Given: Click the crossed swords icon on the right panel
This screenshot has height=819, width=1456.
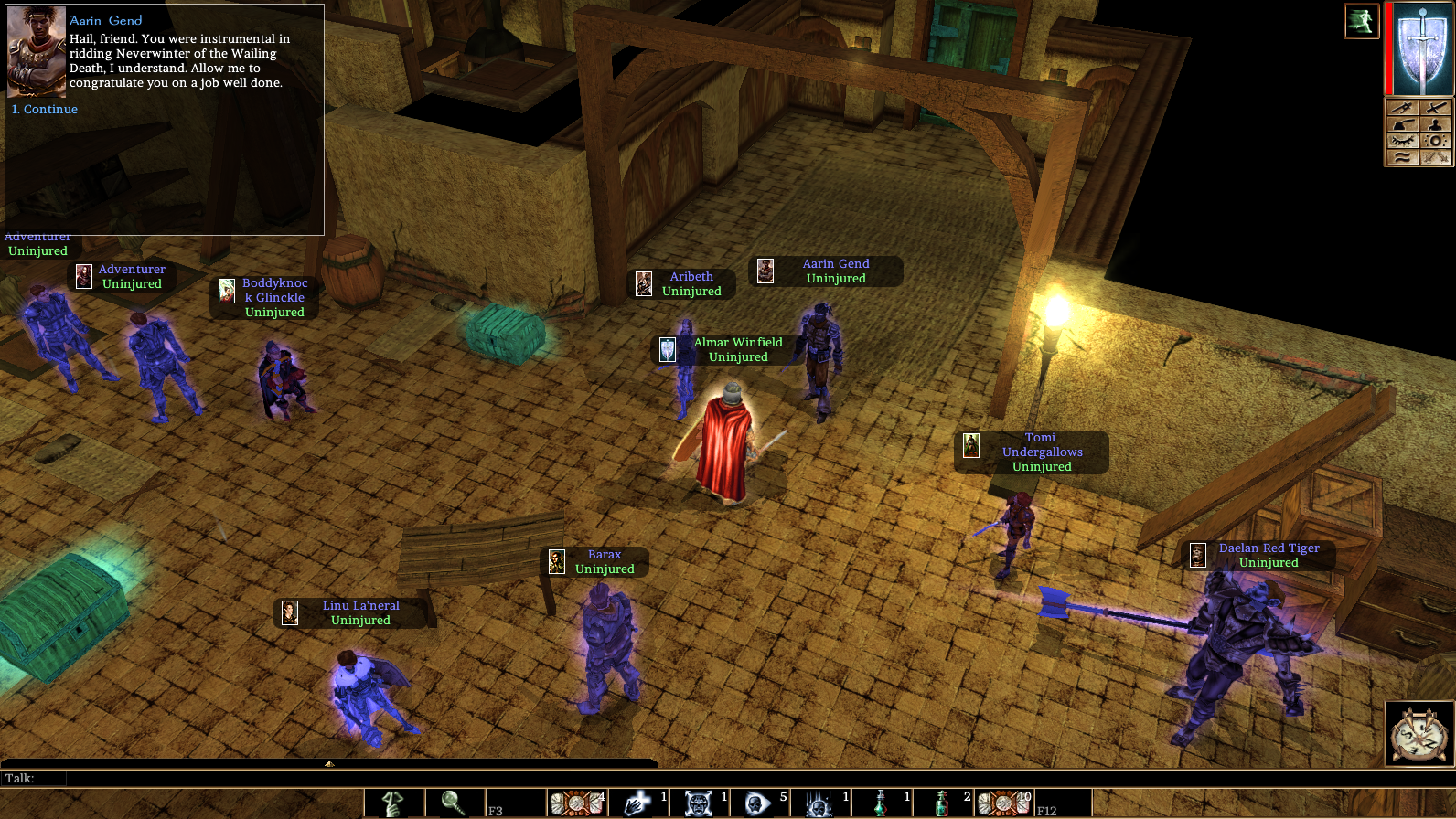Looking at the screenshot, I should [x=1436, y=107].
